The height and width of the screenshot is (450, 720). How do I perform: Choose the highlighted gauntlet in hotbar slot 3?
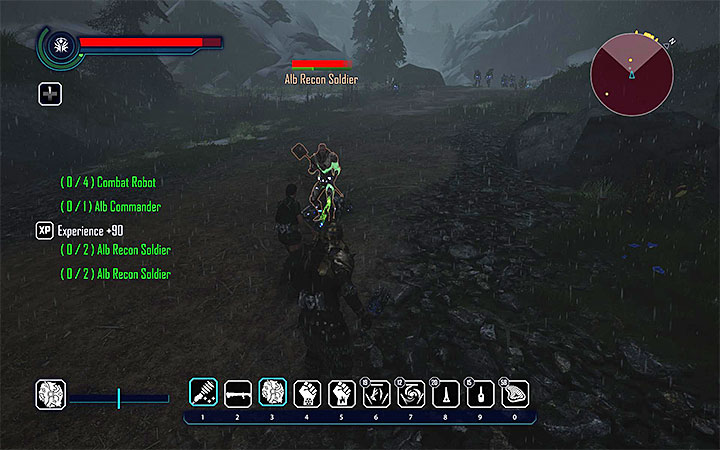click(x=273, y=393)
